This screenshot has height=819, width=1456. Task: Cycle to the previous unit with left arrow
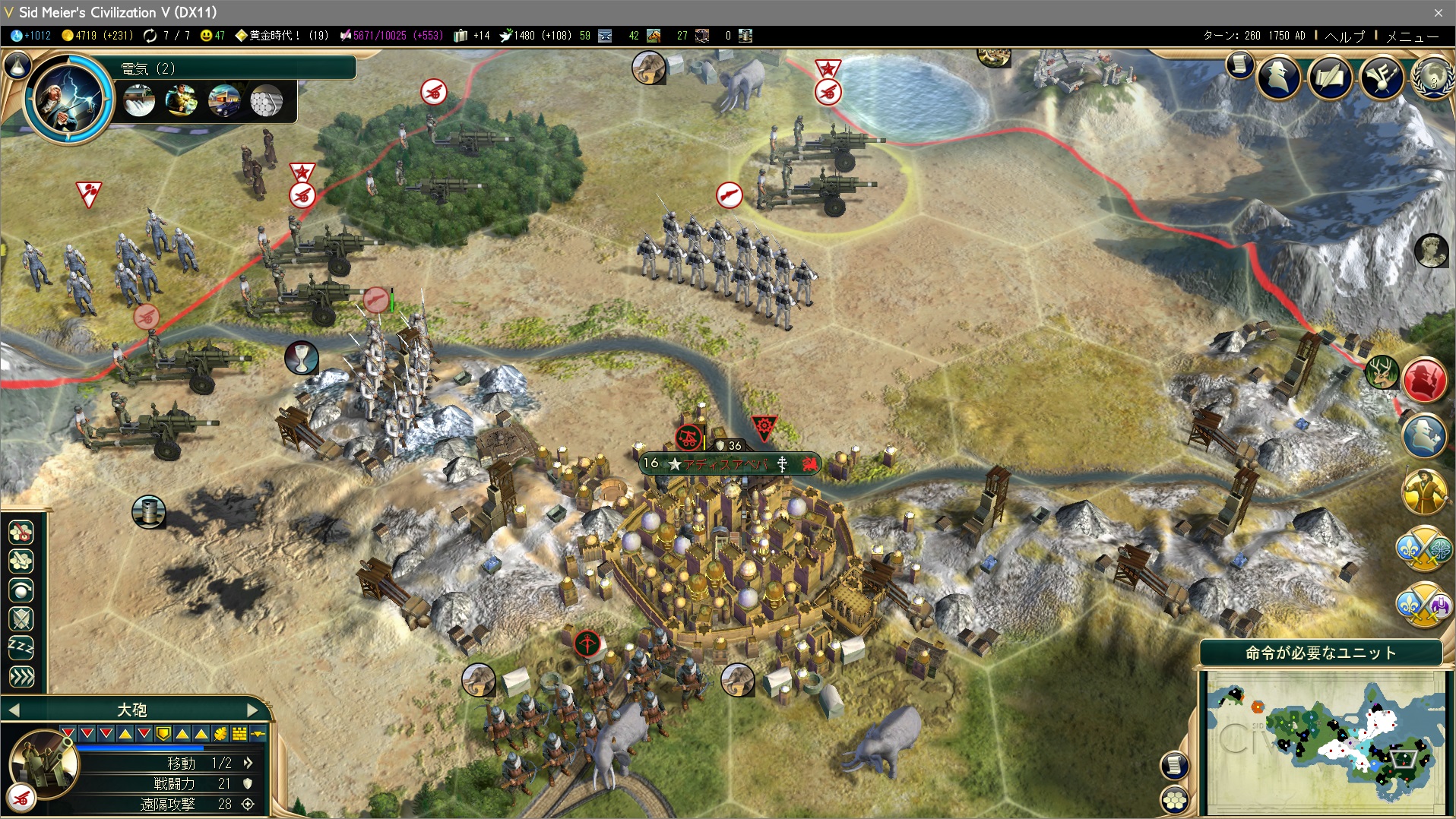tap(14, 710)
